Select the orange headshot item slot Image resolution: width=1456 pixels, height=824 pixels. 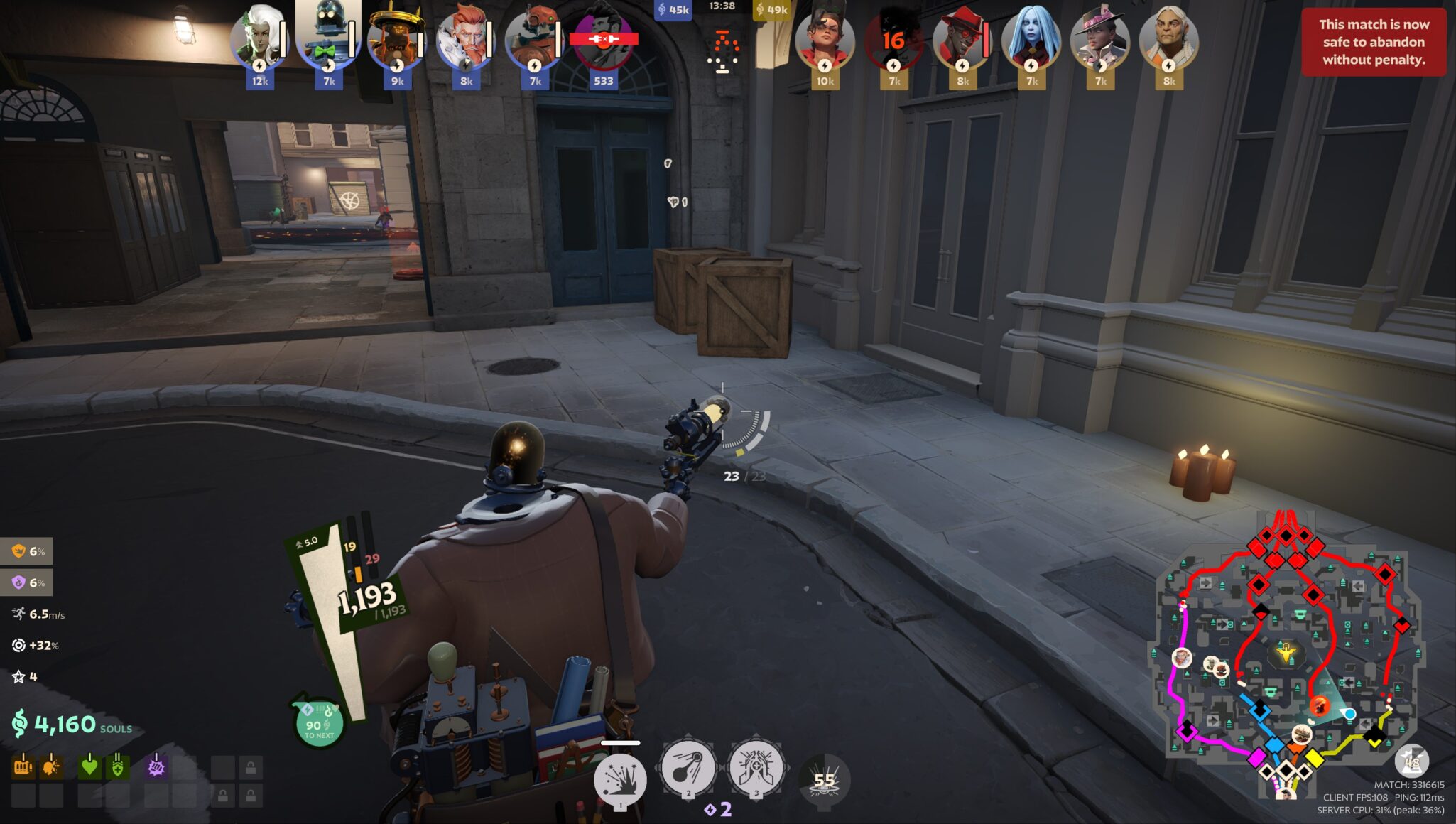tap(51, 767)
